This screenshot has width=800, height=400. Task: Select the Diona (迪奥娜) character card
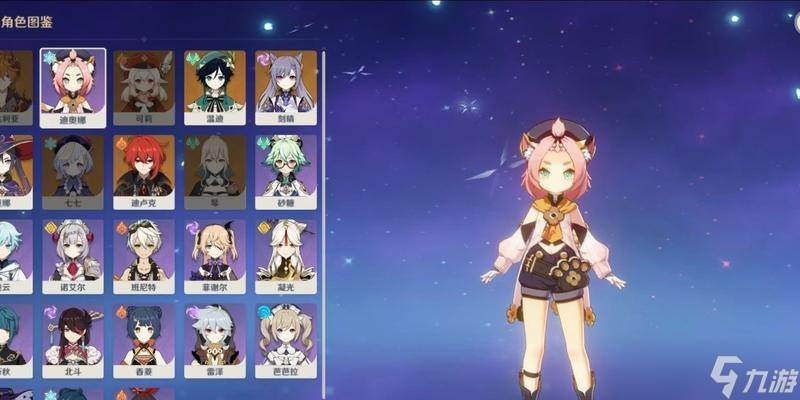coord(72,86)
